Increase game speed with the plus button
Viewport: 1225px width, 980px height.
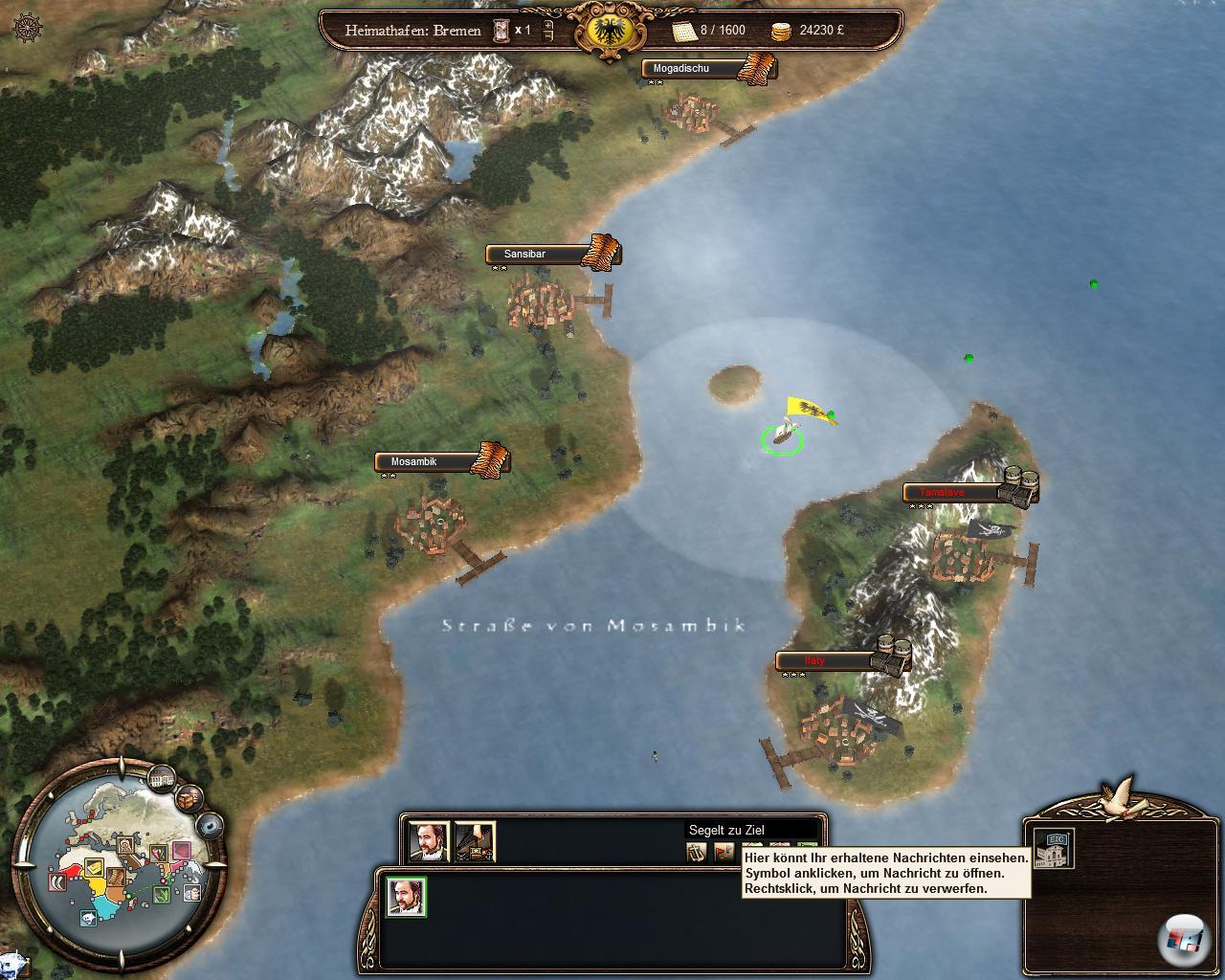coord(547,24)
